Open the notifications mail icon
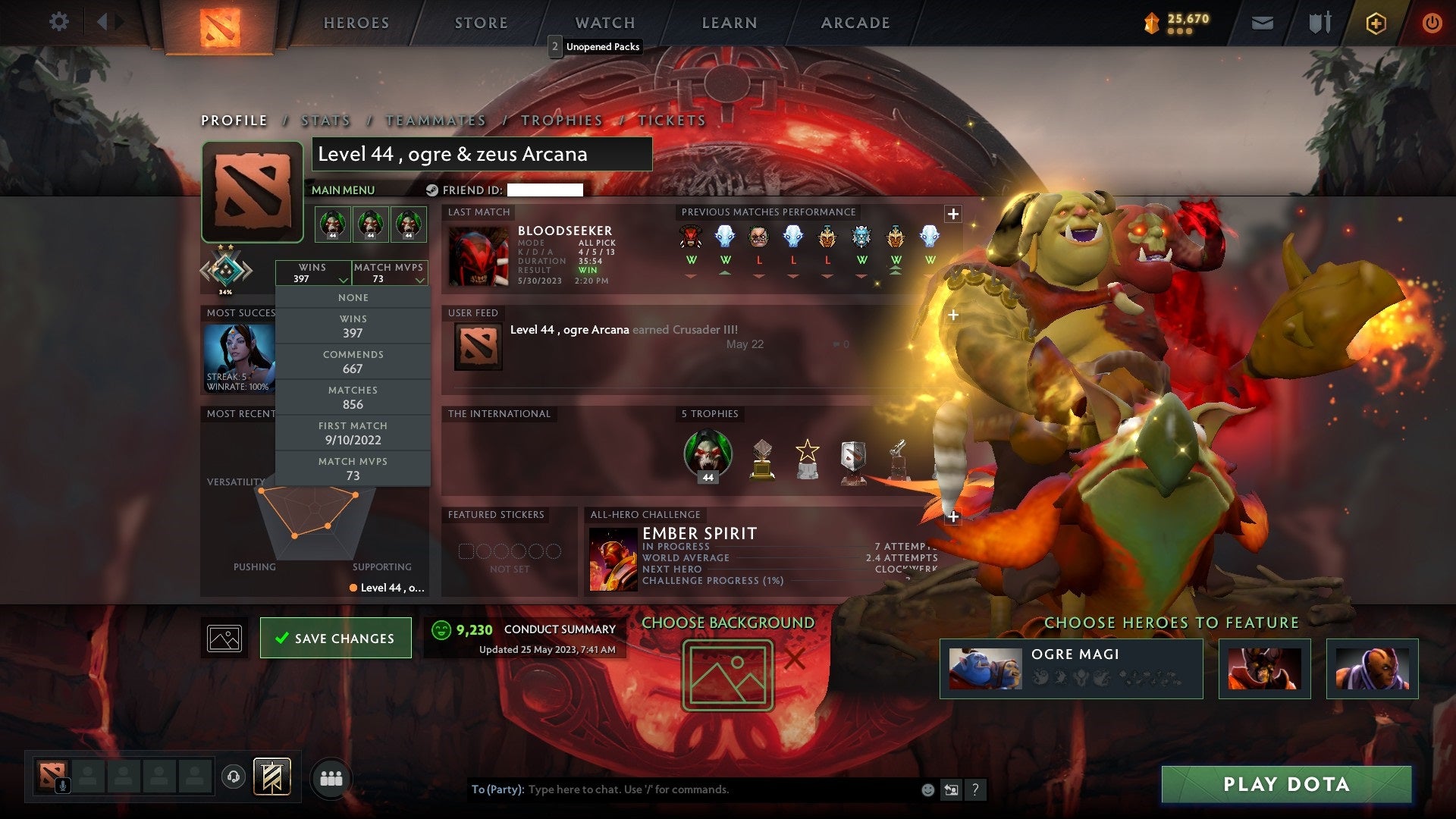 click(1263, 22)
